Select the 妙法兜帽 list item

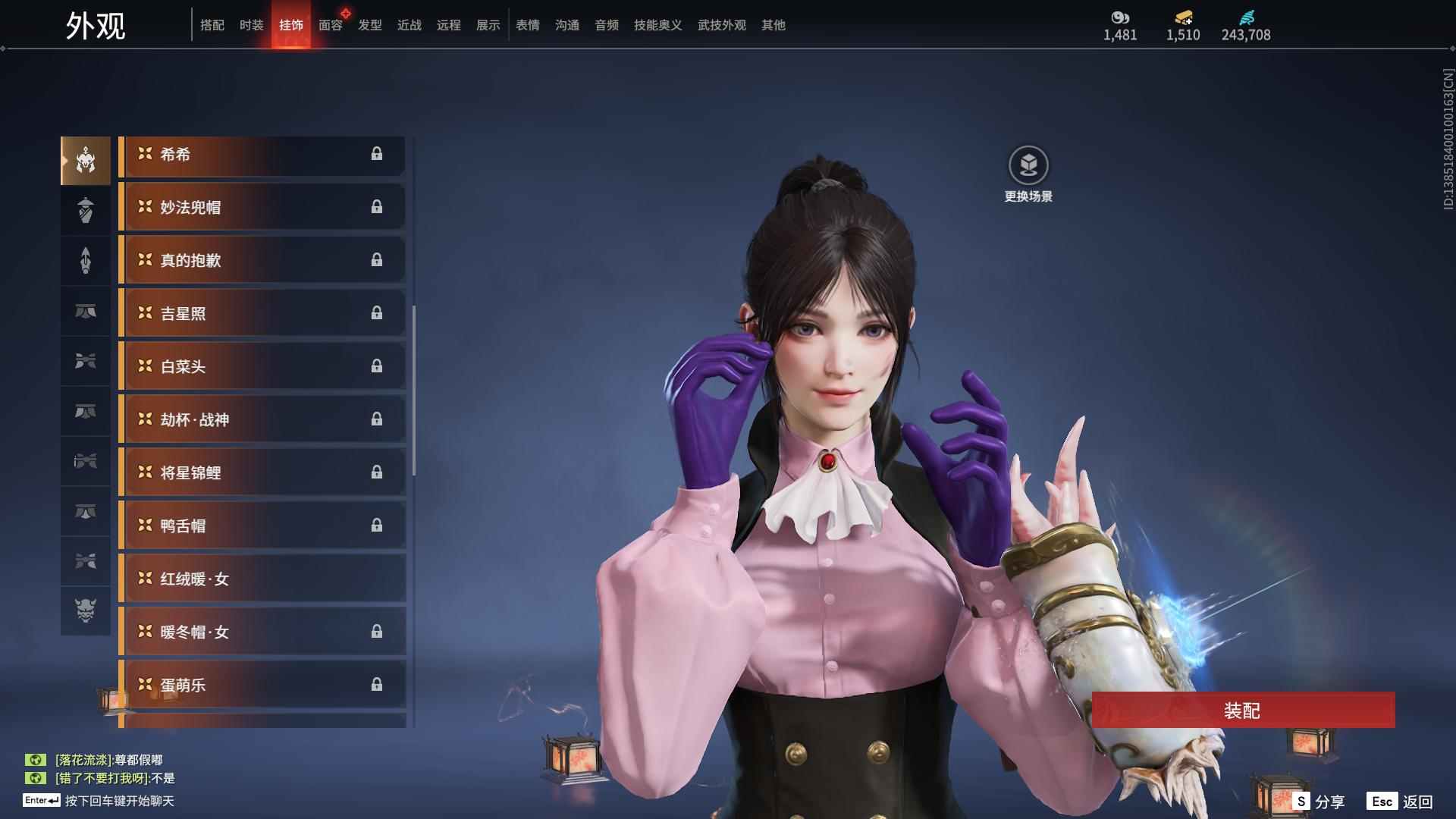[x=262, y=208]
